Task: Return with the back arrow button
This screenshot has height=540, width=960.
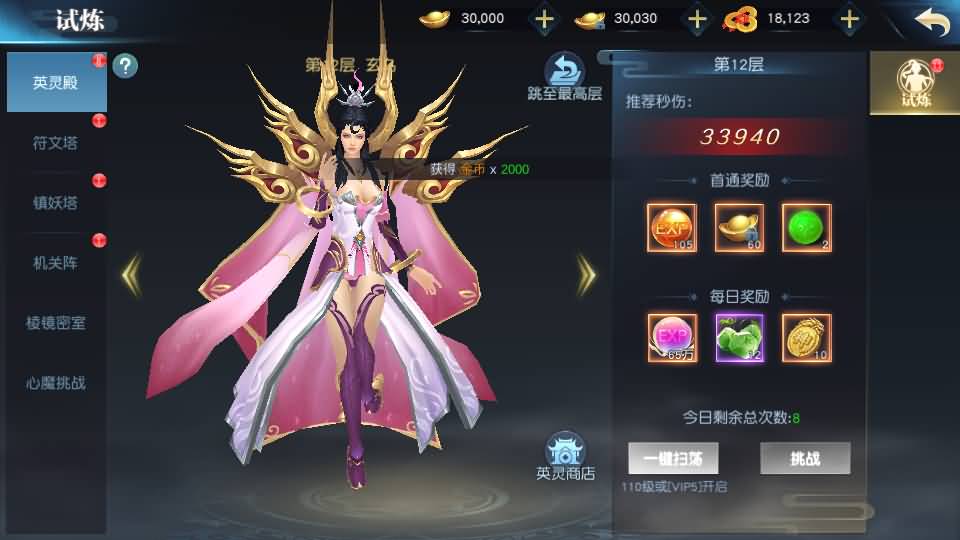Action: coord(931,21)
